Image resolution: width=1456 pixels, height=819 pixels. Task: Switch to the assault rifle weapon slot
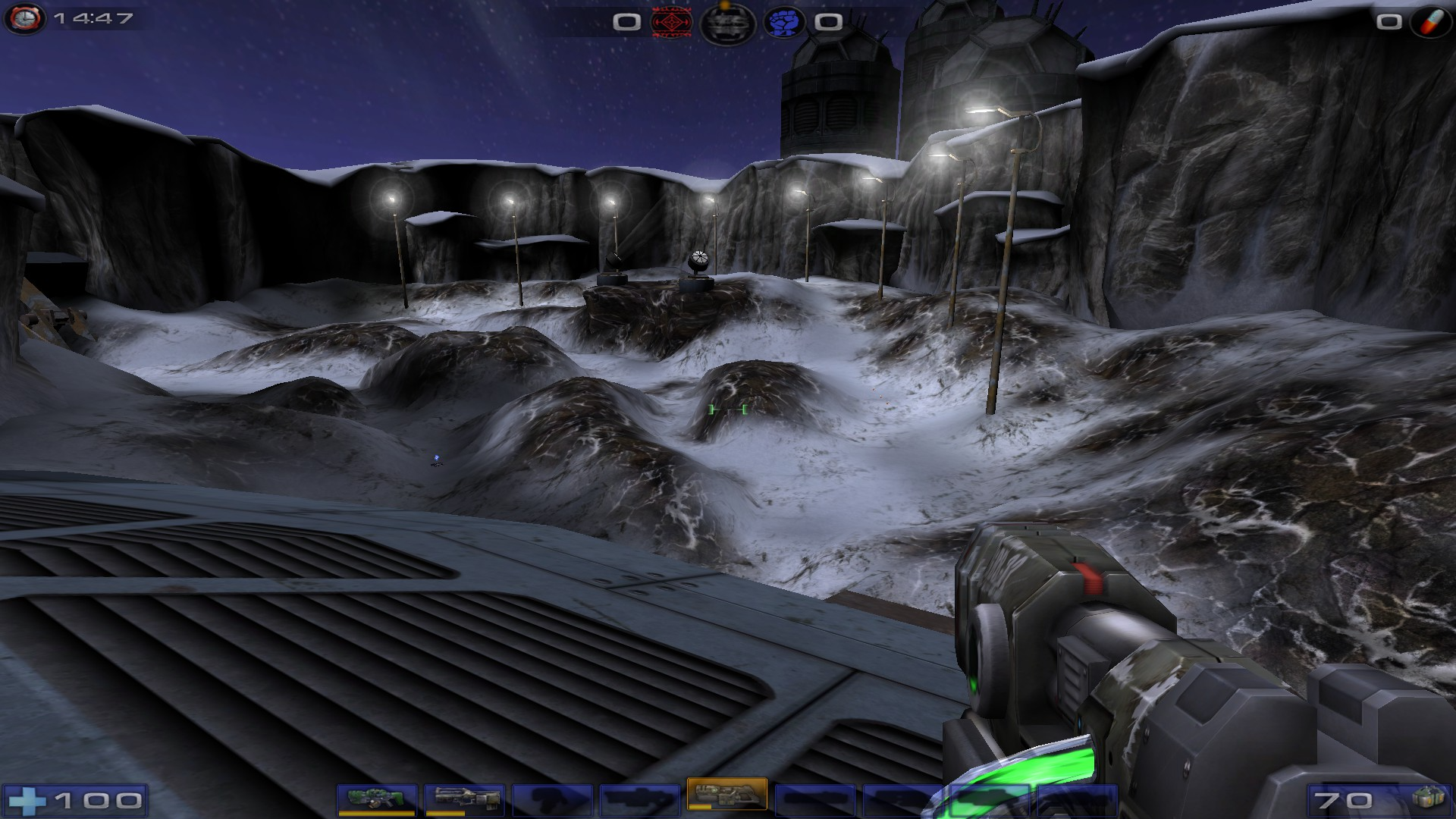464,799
